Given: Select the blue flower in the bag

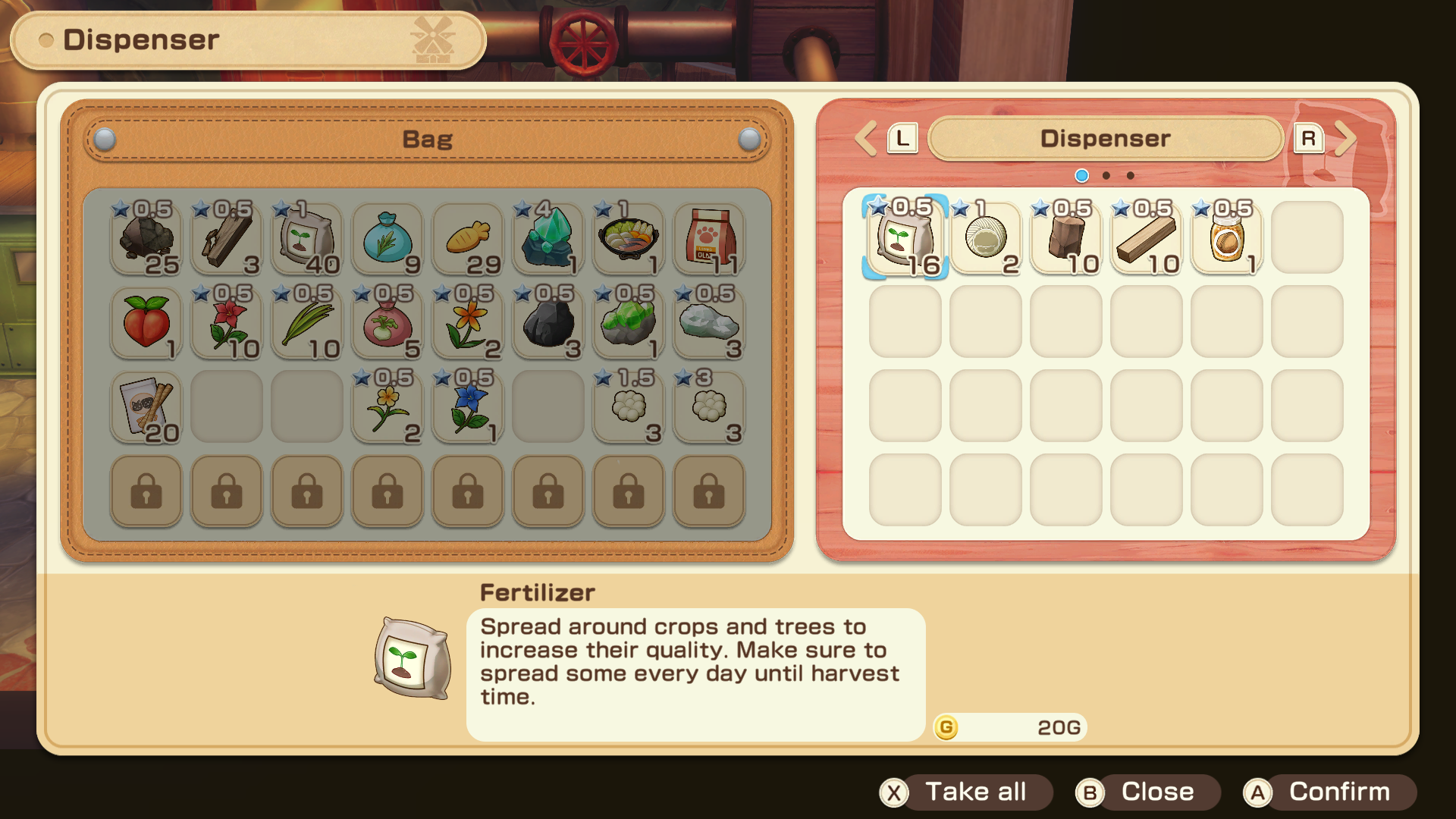Looking at the screenshot, I should pos(467,407).
